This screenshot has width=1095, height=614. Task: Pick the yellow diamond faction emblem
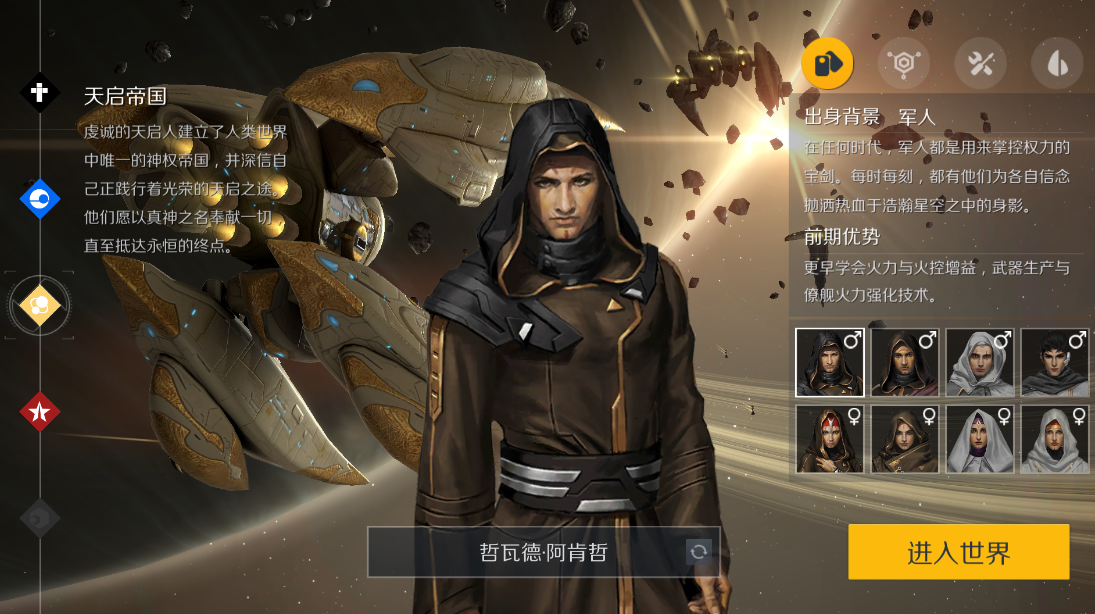click(x=40, y=305)
